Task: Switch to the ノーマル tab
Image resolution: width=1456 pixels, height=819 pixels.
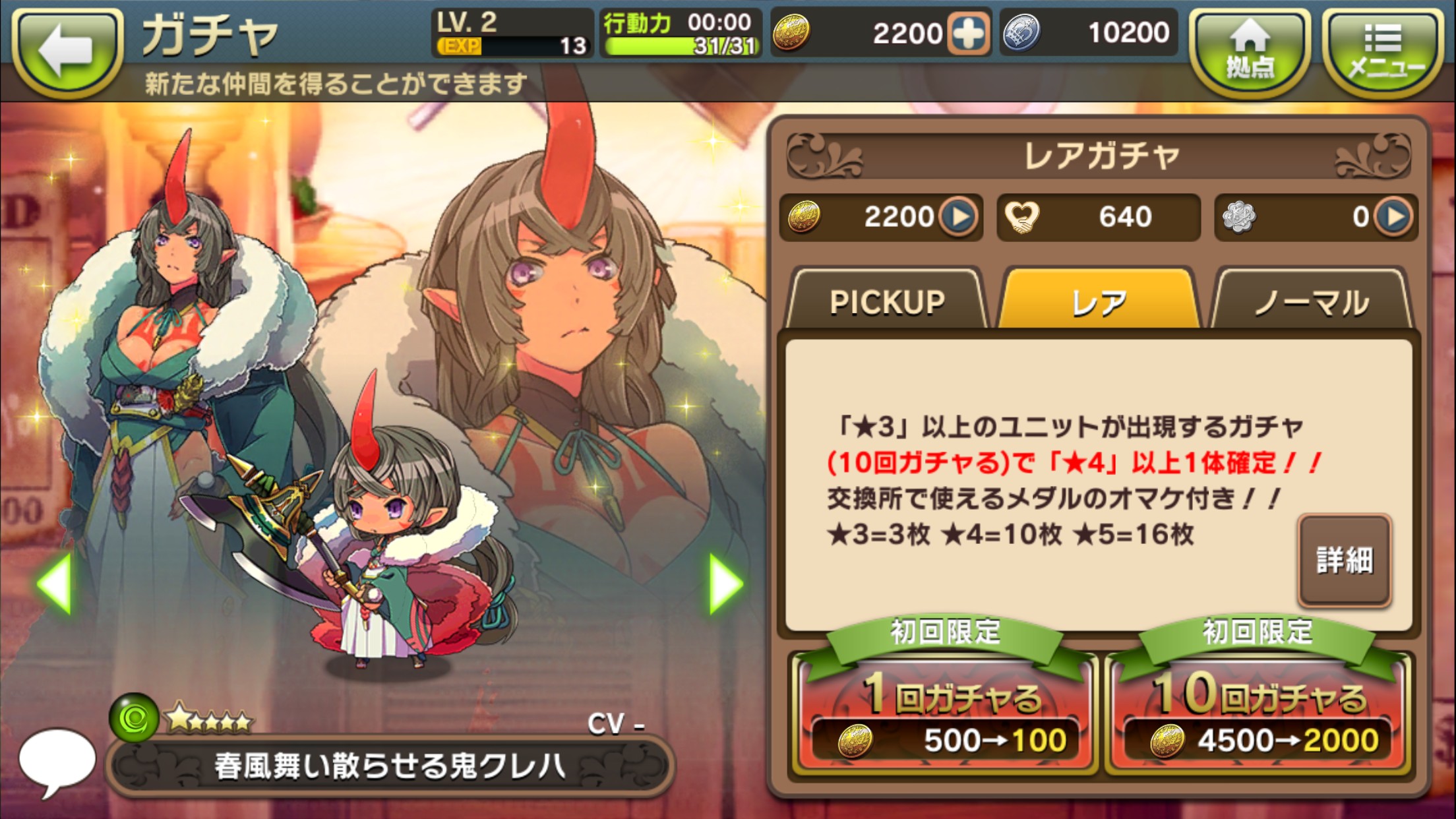Action: 1311,302
